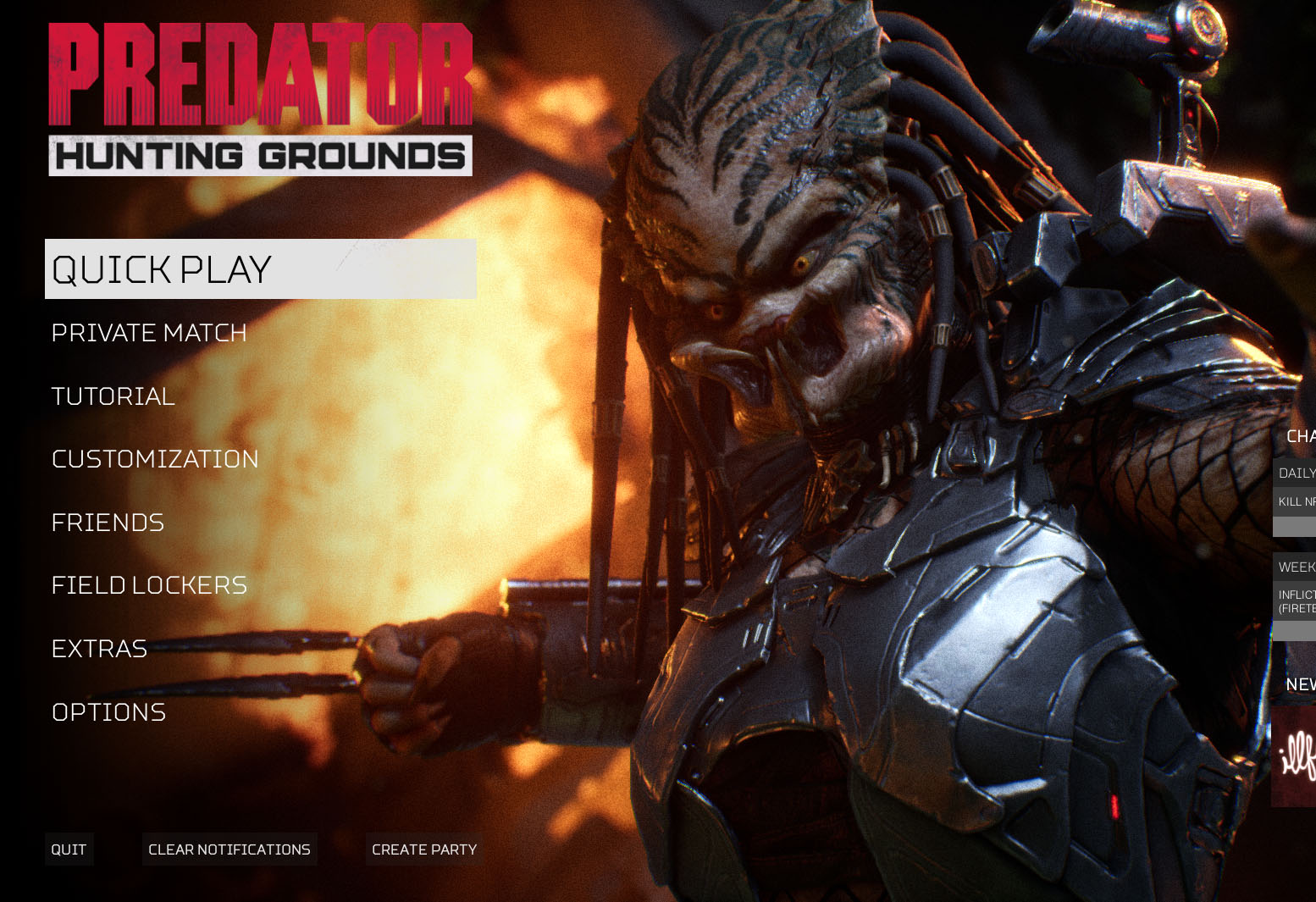Open the Friends list
The width and height of the screenshot is (1316, 902).
108,523
